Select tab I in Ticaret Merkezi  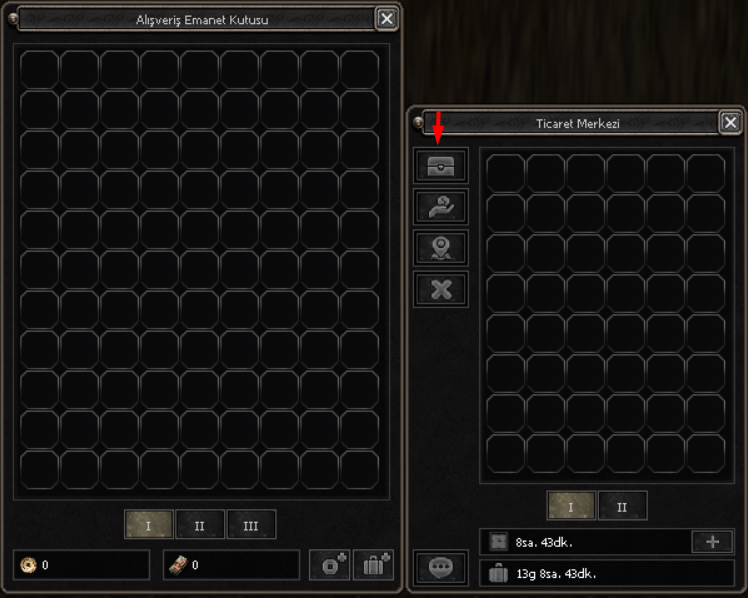(571, 506)
